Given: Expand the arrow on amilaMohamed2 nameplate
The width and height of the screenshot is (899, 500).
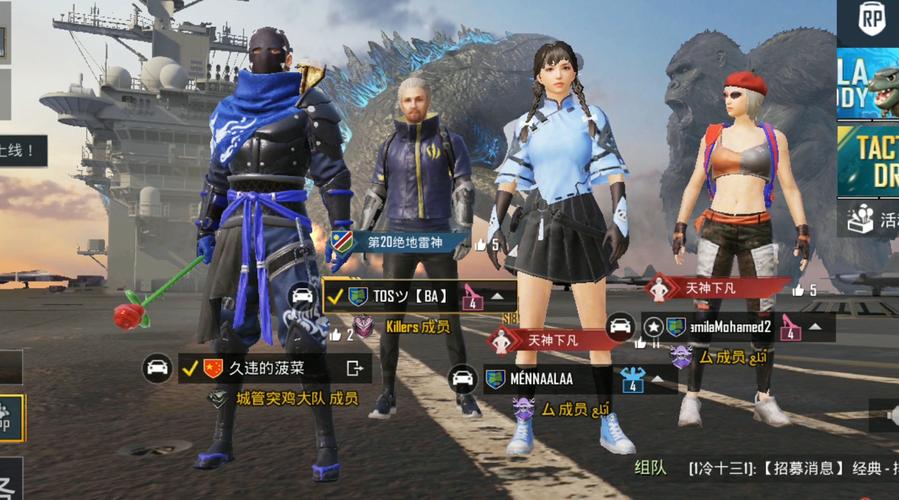Looking at the screenshot, I should [x=815, y=327].
